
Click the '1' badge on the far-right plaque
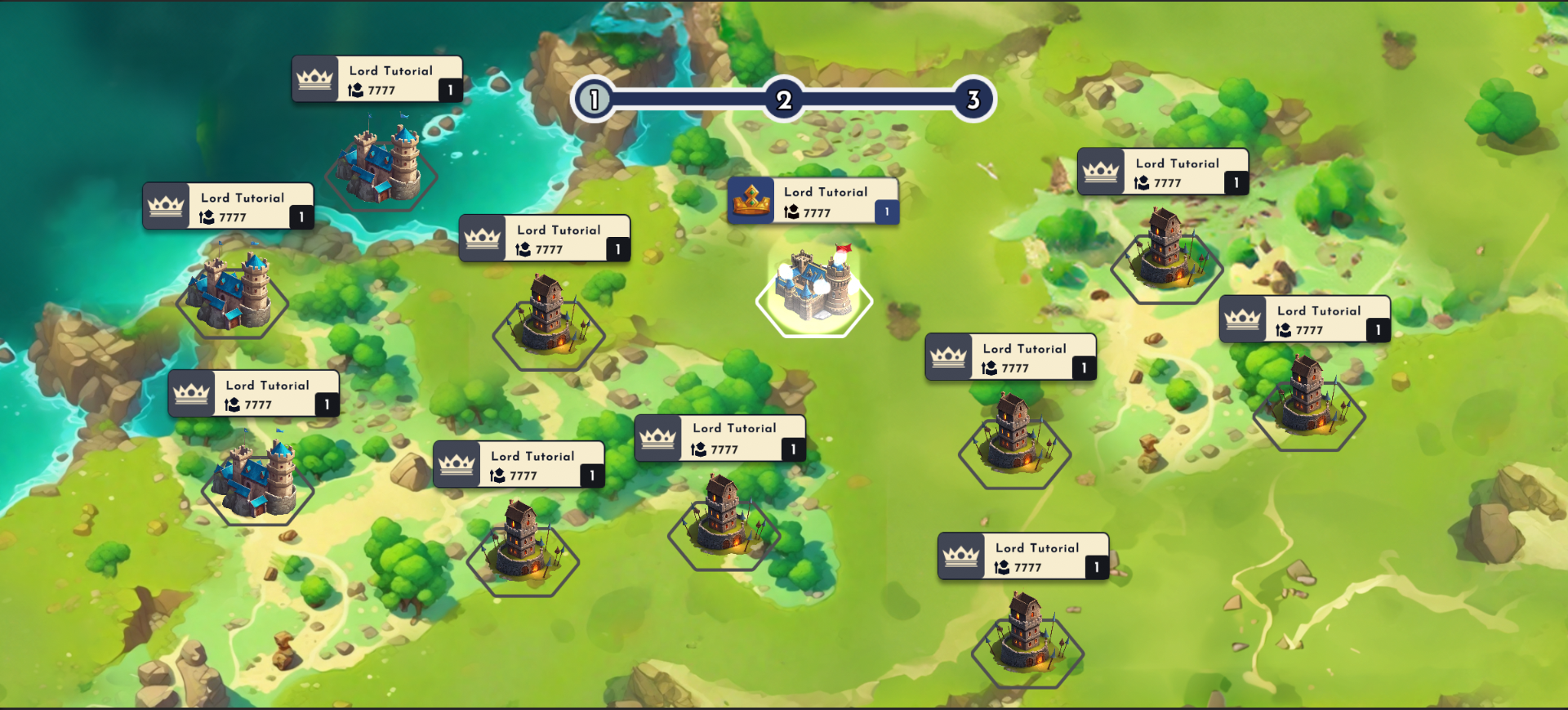(1377, 330)
